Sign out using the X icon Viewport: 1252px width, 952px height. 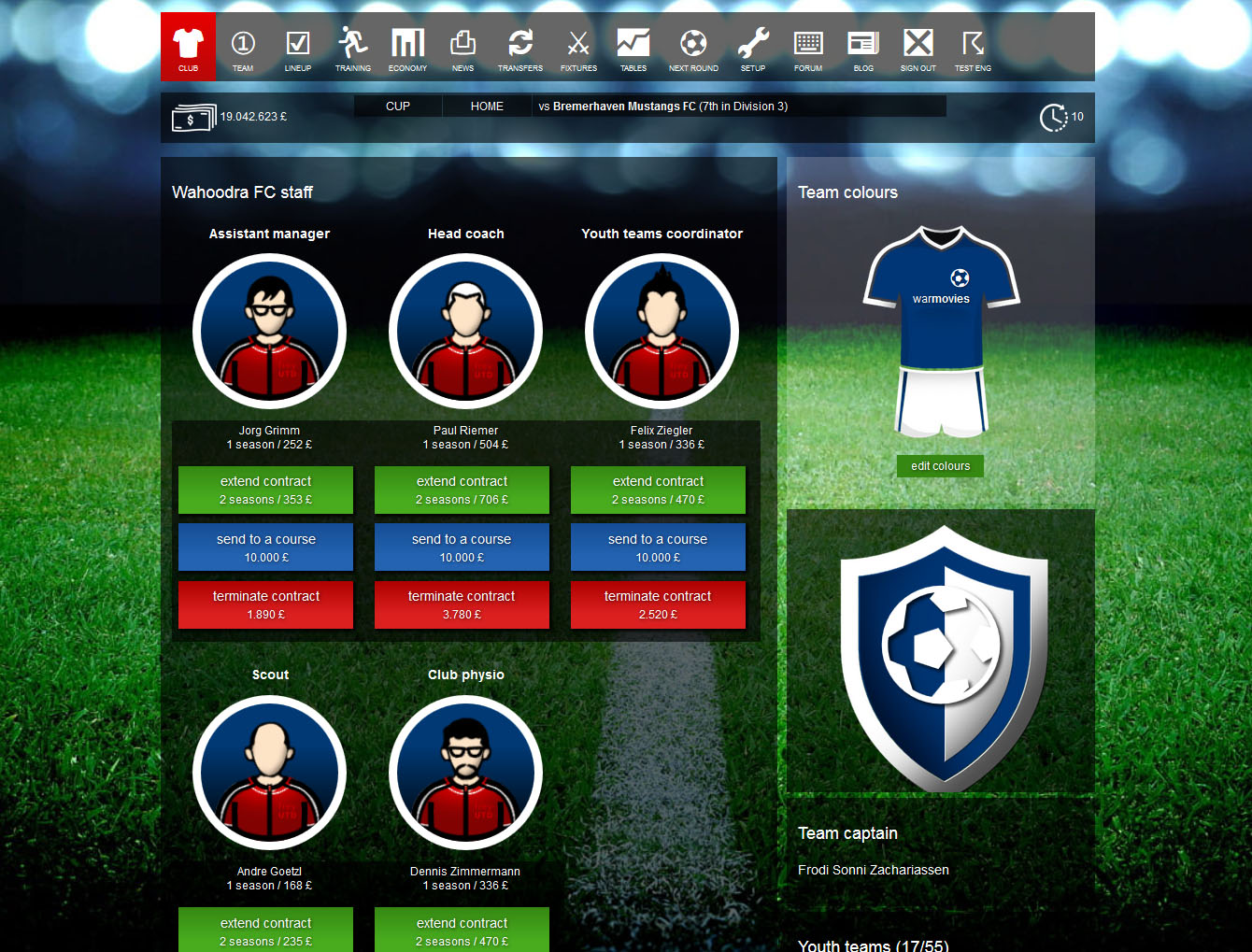click(918, 47)
